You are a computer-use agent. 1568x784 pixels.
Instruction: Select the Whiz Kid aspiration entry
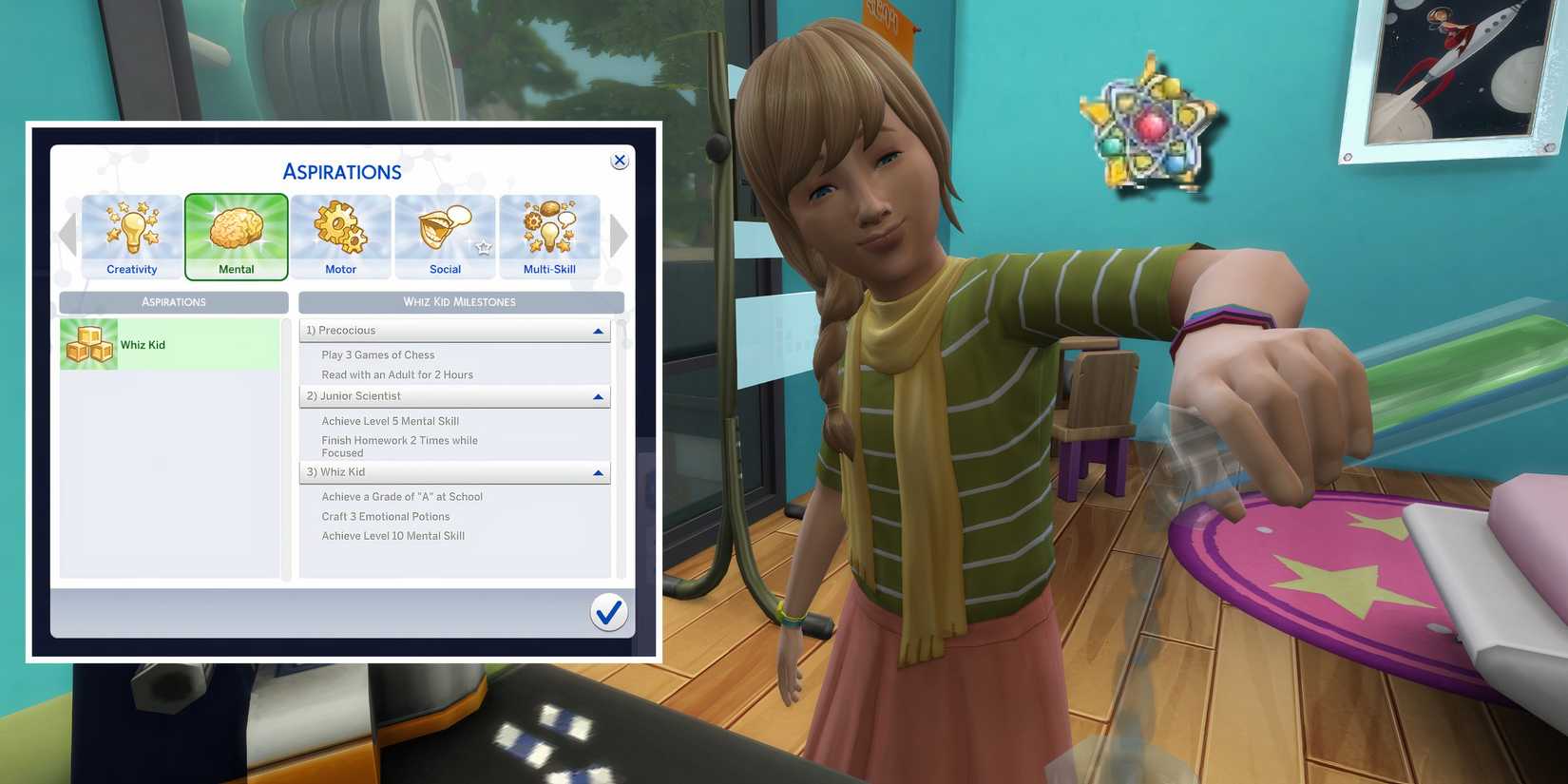[171, 344]
